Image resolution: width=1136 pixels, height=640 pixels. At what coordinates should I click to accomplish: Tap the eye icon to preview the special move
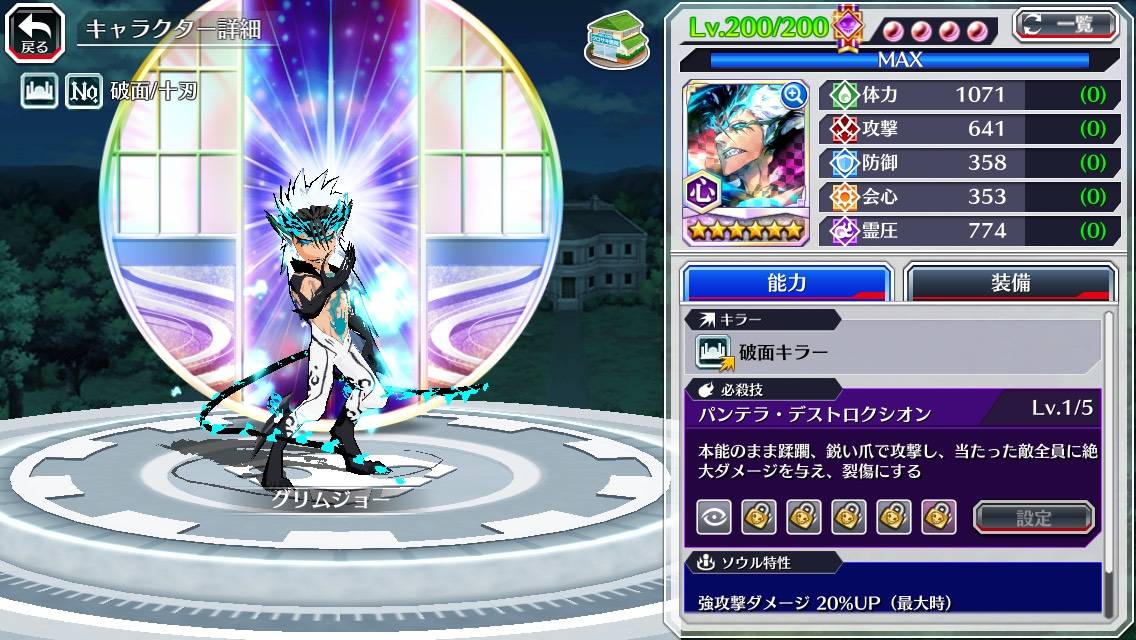click(714, 517)
